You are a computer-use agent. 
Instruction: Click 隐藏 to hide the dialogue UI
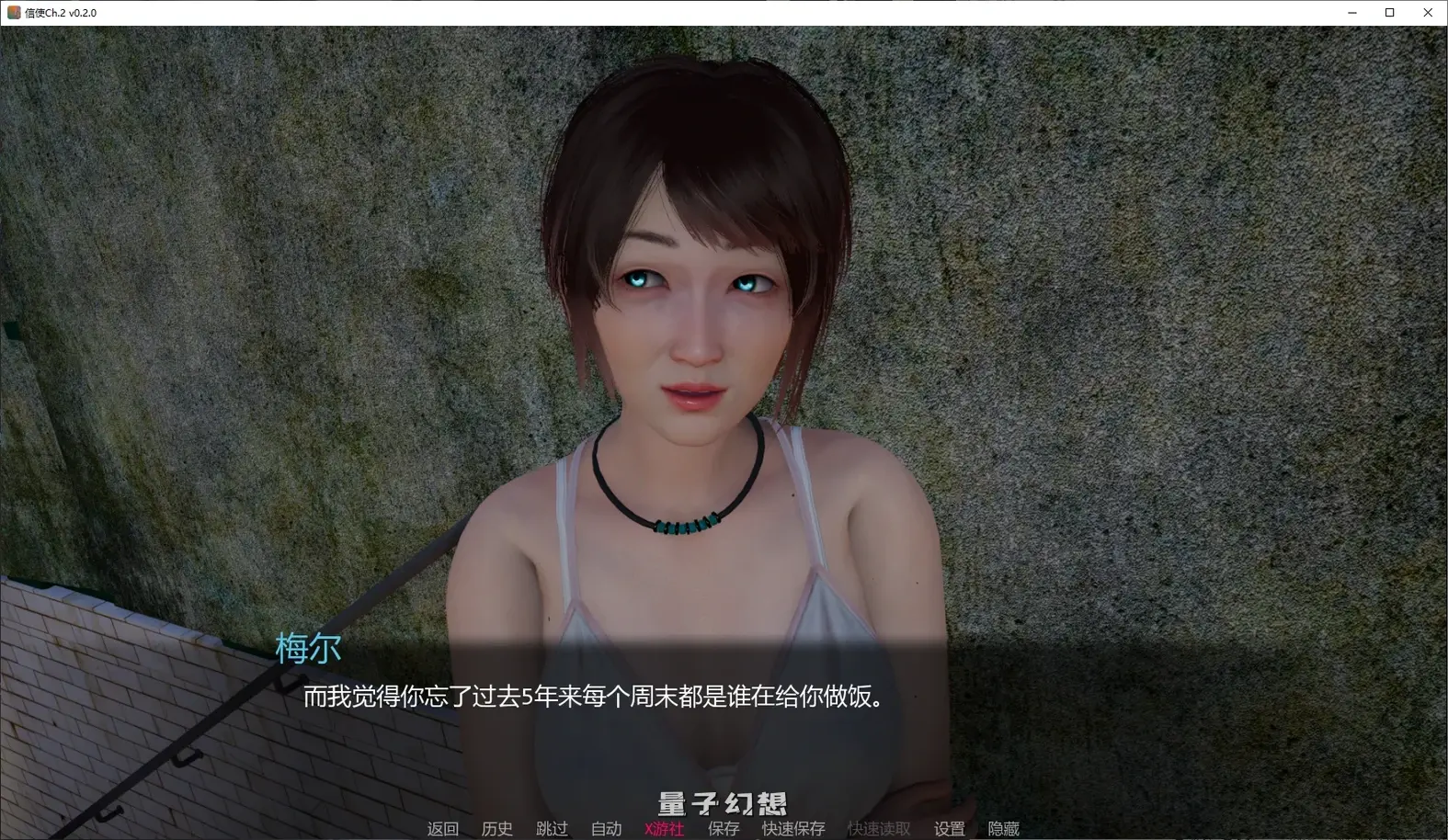click(1005, 828)
